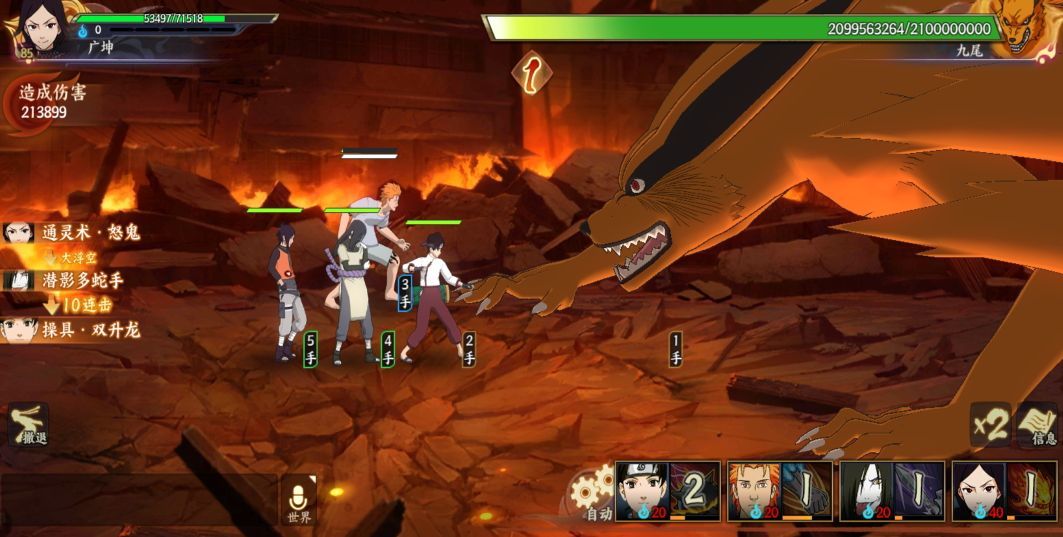Toggle the x2 battle speed
This screenshot has height=537, width=1063.
pos(990,425)
